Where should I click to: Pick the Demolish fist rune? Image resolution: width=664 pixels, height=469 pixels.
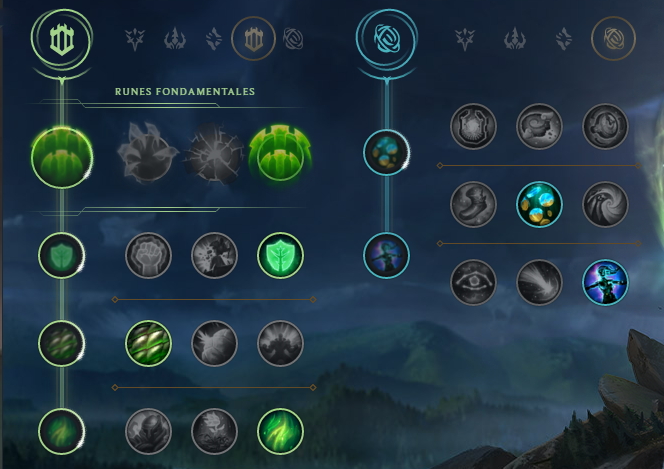[148, 256]
